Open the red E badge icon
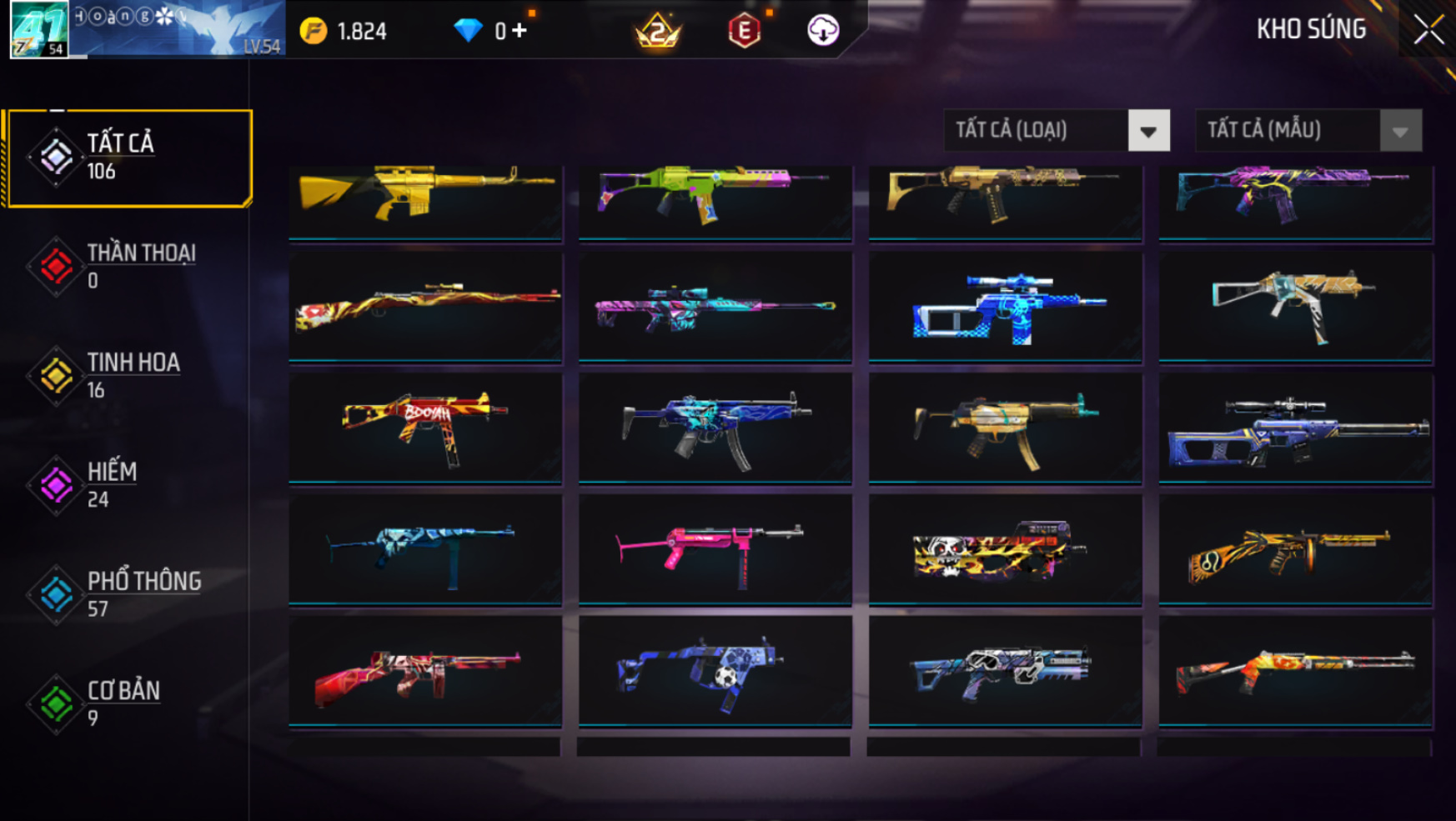Screen dimensions: 1456x821 click(x=744, y=31)
